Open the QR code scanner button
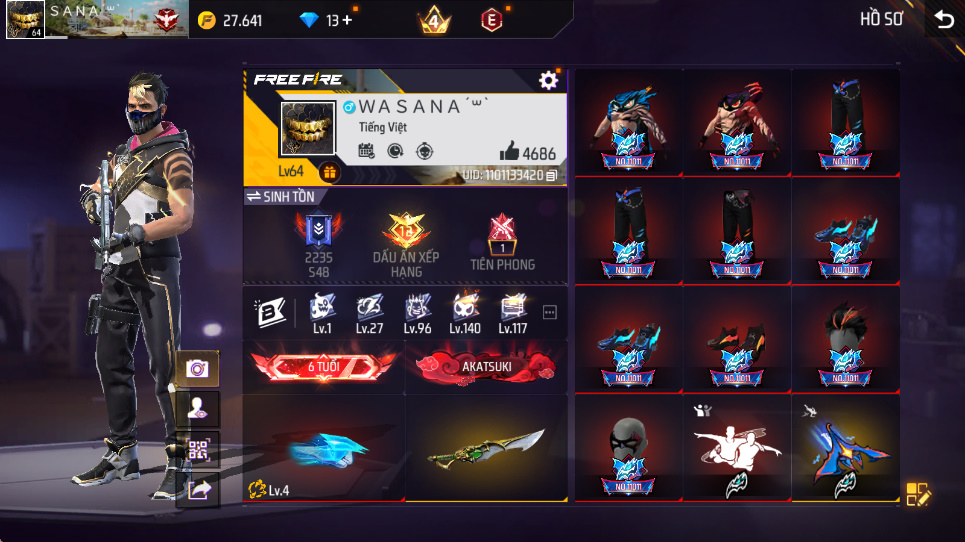Viewport: 965px width, 542px height. point(197,450)
